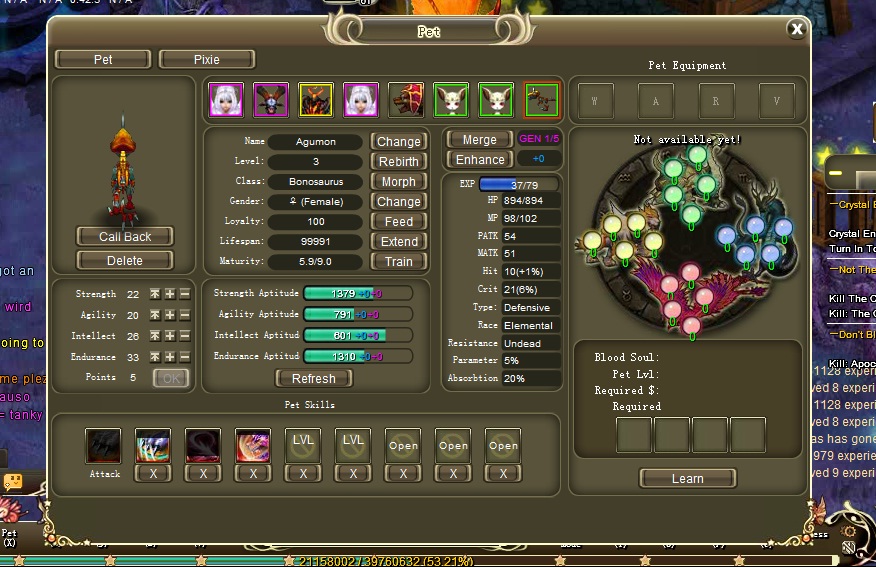The height and width of the screenshot is (567, 876).
Task: Switch to the Pixie tab
Action: click(x=206, y=60)
